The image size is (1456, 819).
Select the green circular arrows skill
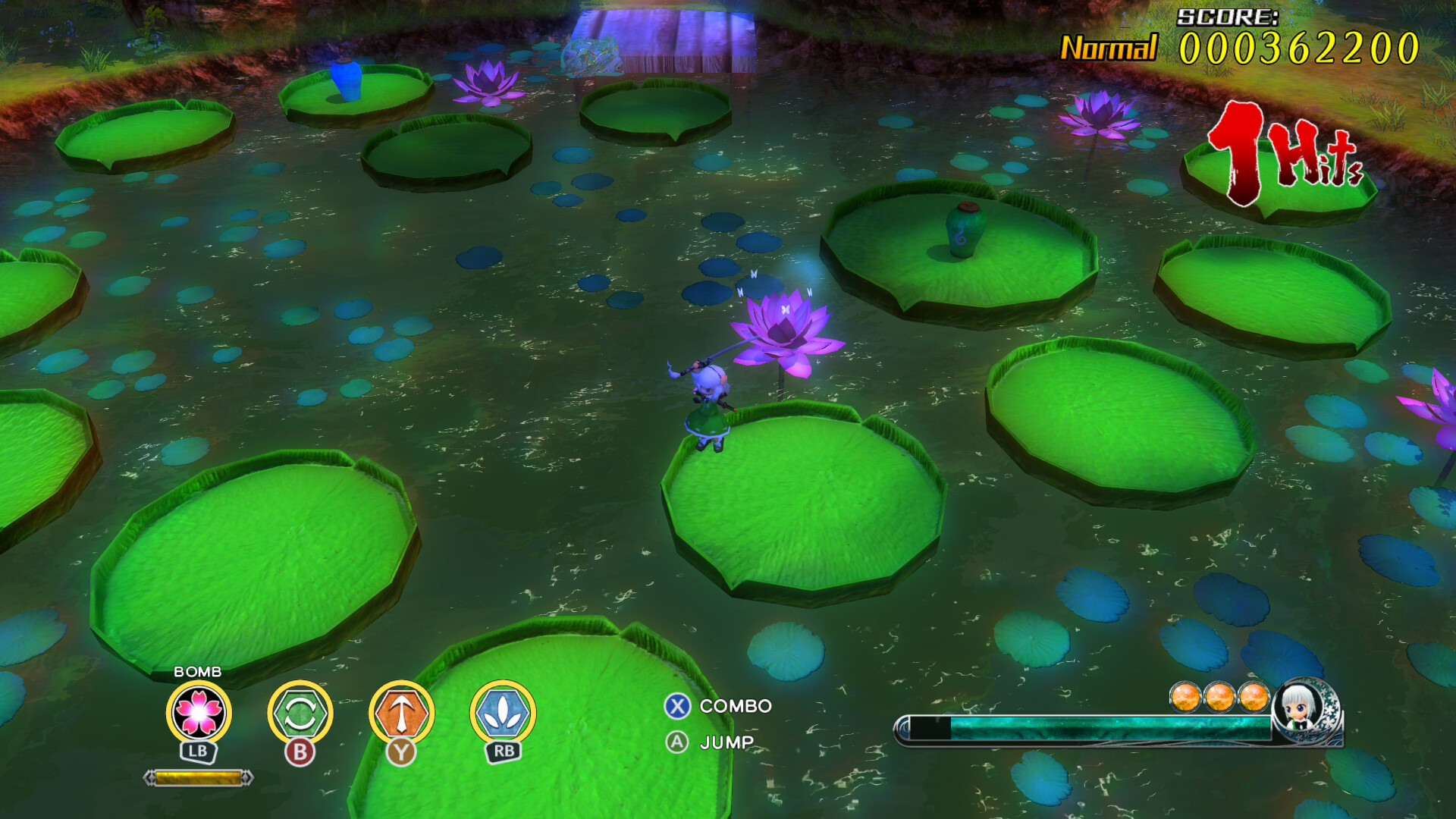click(x=300, y=713)
